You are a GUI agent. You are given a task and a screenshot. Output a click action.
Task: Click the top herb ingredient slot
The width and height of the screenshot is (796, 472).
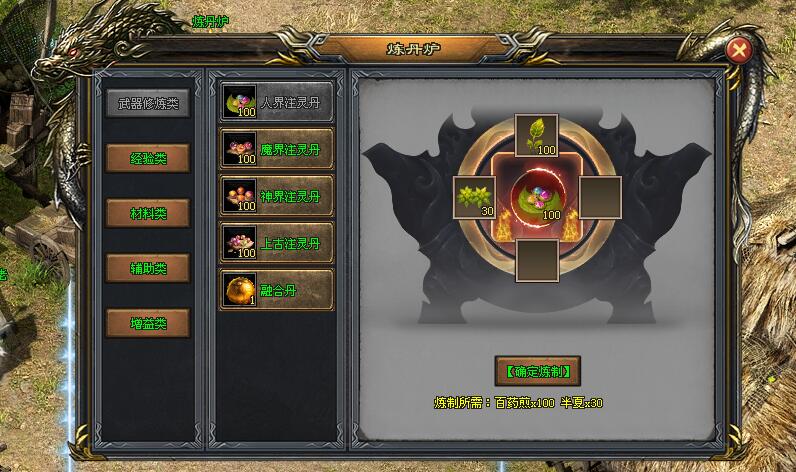tap(536, 136)
